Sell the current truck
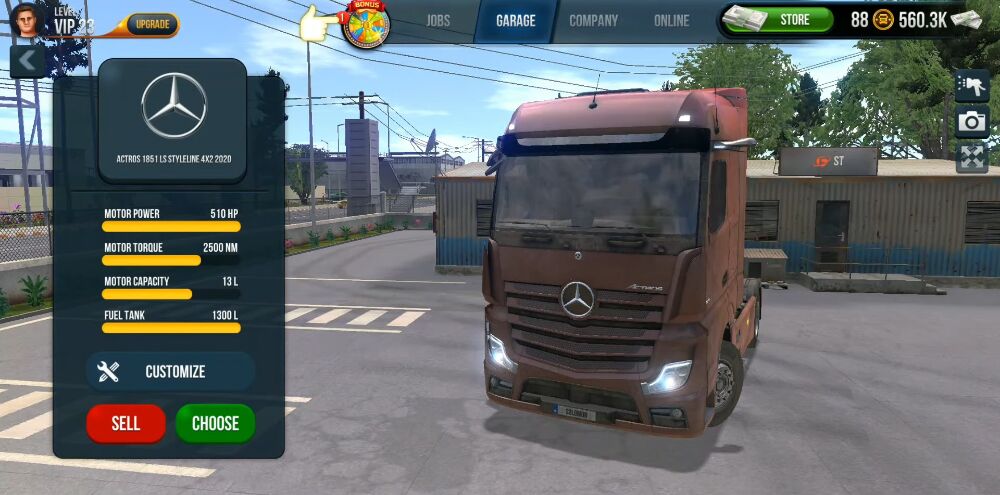The width and height of the screenshot is (1000, 495). (x=126, y=423)
